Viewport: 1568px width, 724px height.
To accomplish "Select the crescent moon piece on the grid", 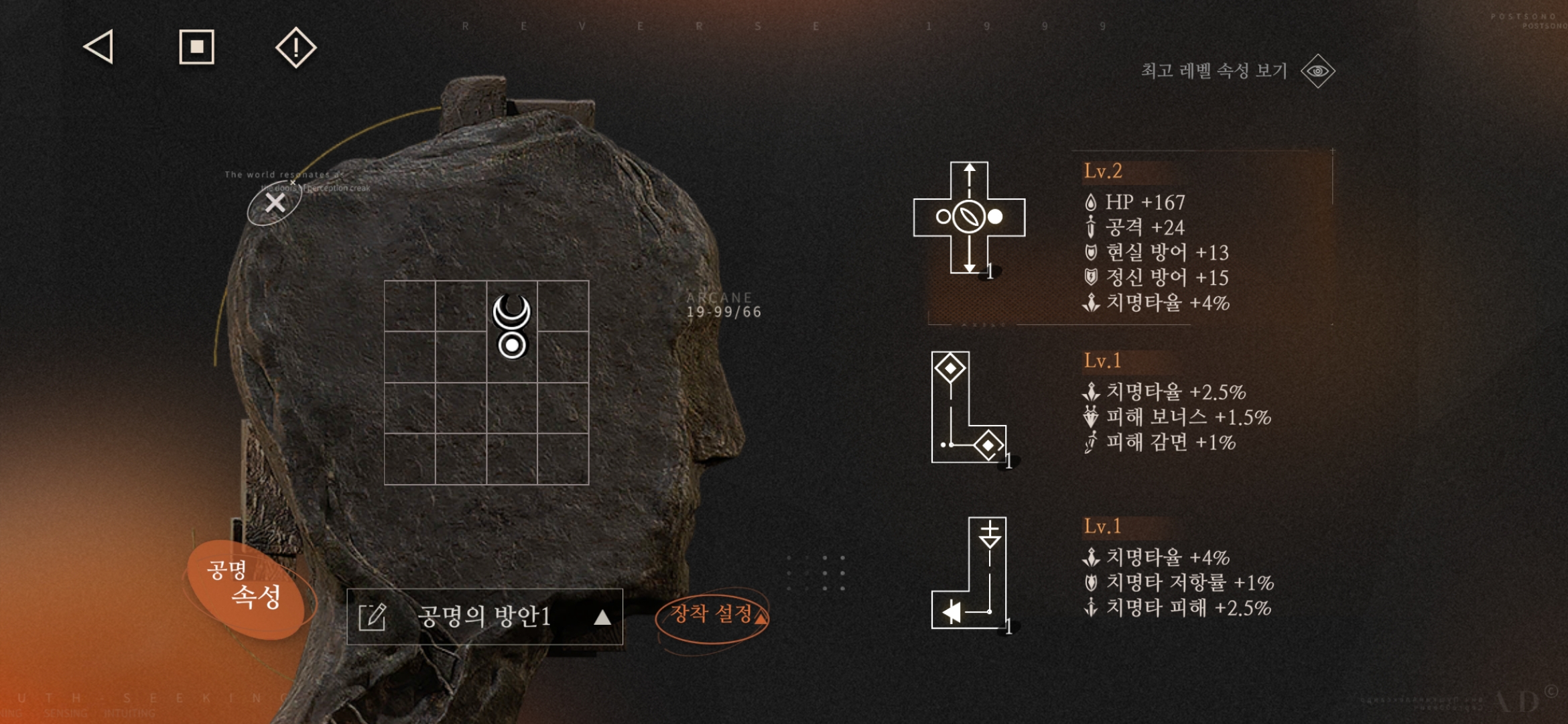I will pos(512,326).
